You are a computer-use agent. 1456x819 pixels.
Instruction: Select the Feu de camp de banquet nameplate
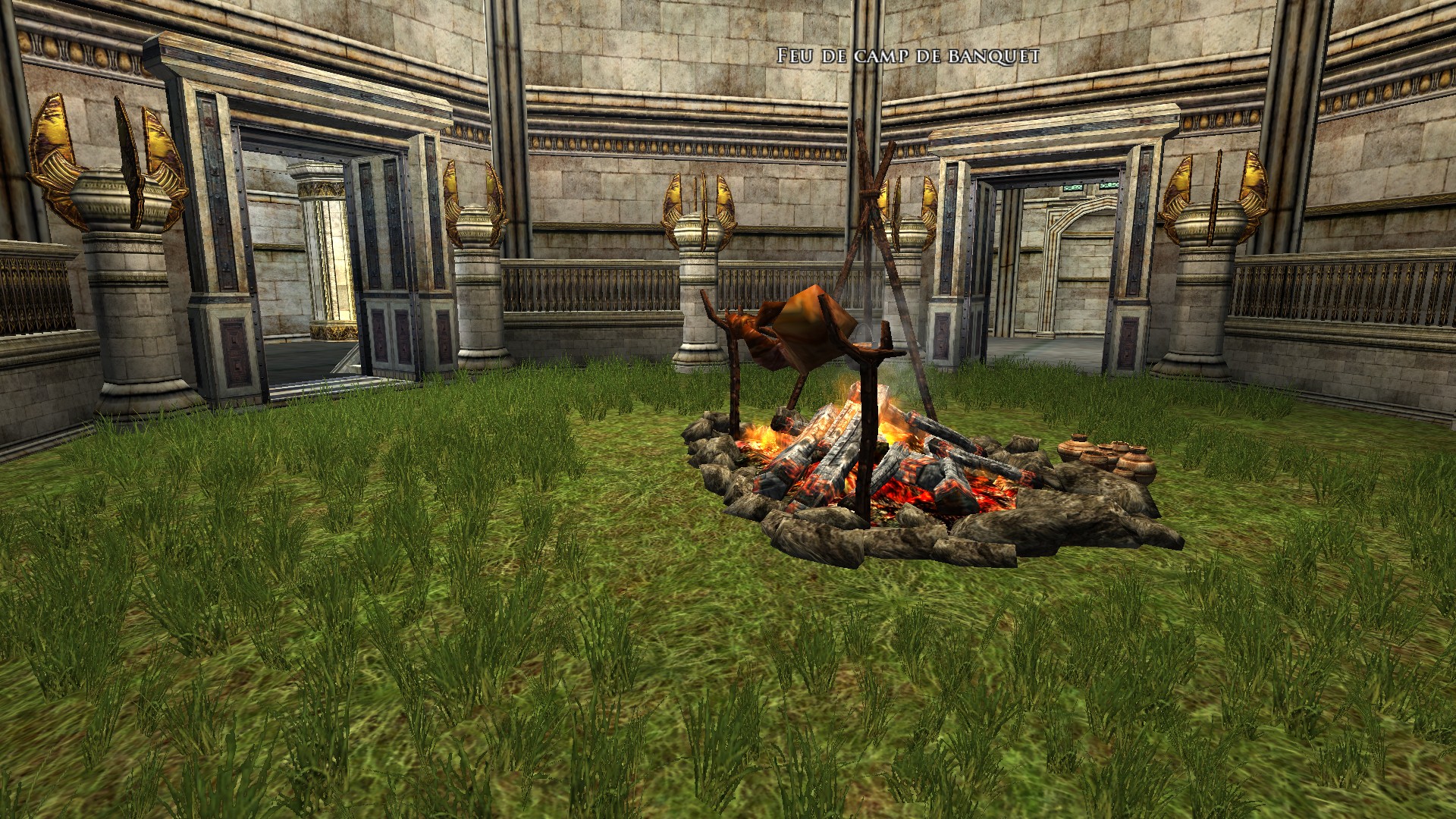pyautogui.click(x=906, y=55)
